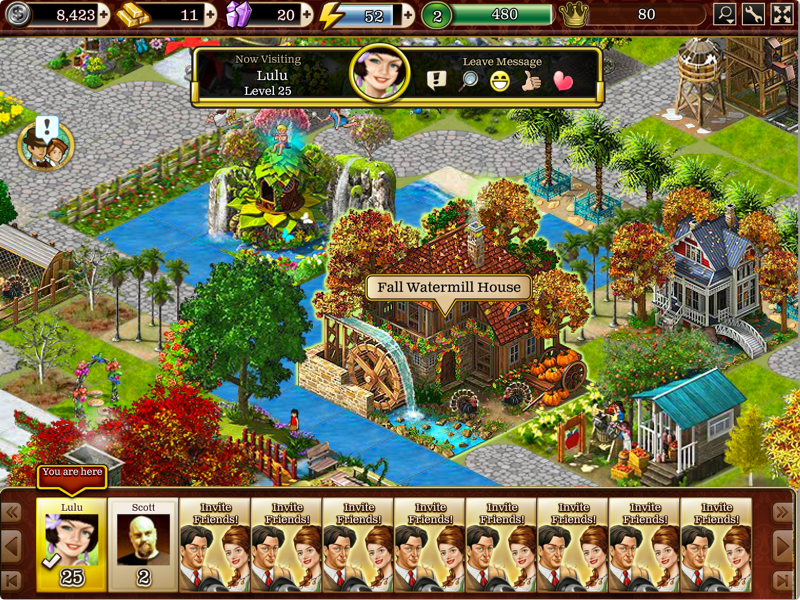The width and height of the screenshot is (800, 600).
Task: Leave a thumbs-up message
Action: tap(531, 81)
